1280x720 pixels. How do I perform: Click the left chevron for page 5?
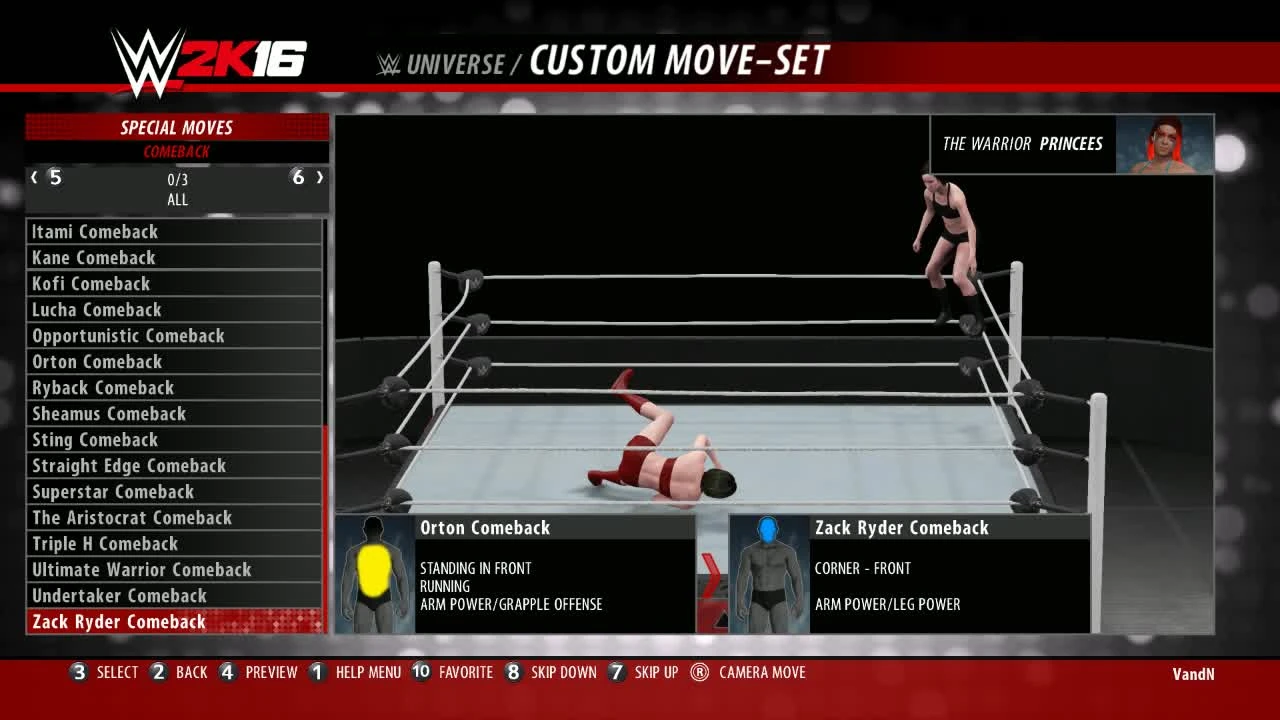click(34, 177)
